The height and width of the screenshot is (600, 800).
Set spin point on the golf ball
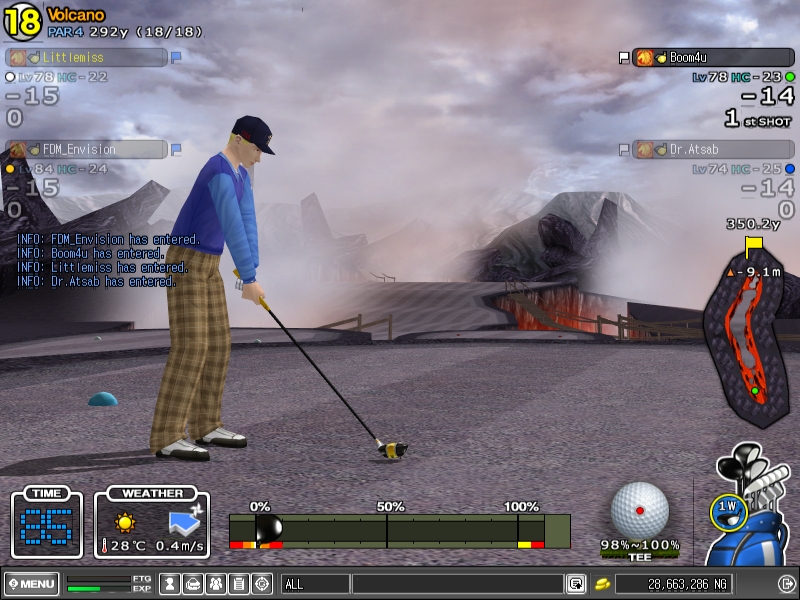[x=640, y=510]
